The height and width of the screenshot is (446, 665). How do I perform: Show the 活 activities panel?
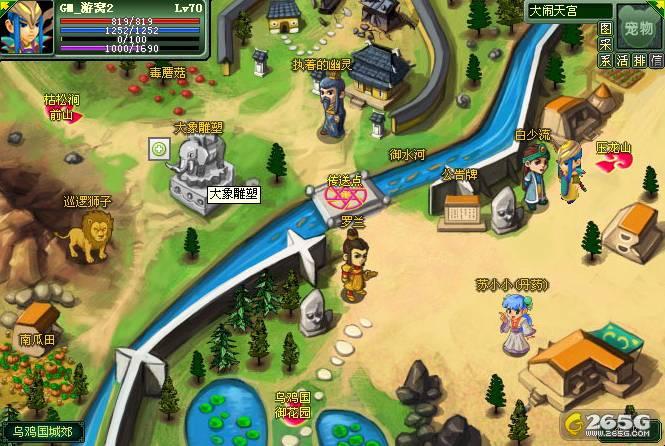pyautogui.click(x=622, y=61)
